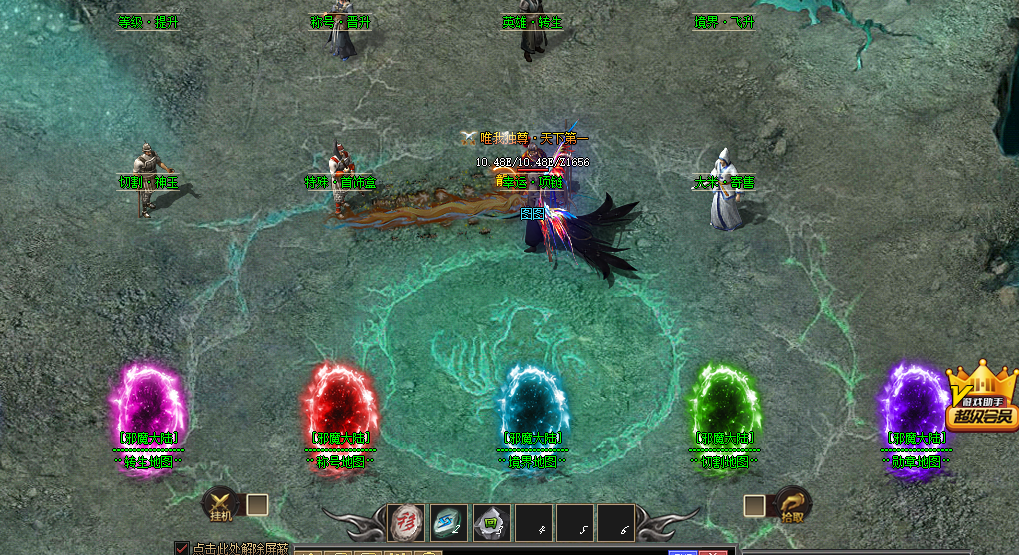The image size is (1019, 555).
Task: Open the 超级会员 game assistant badge
Action: [982, 397]
